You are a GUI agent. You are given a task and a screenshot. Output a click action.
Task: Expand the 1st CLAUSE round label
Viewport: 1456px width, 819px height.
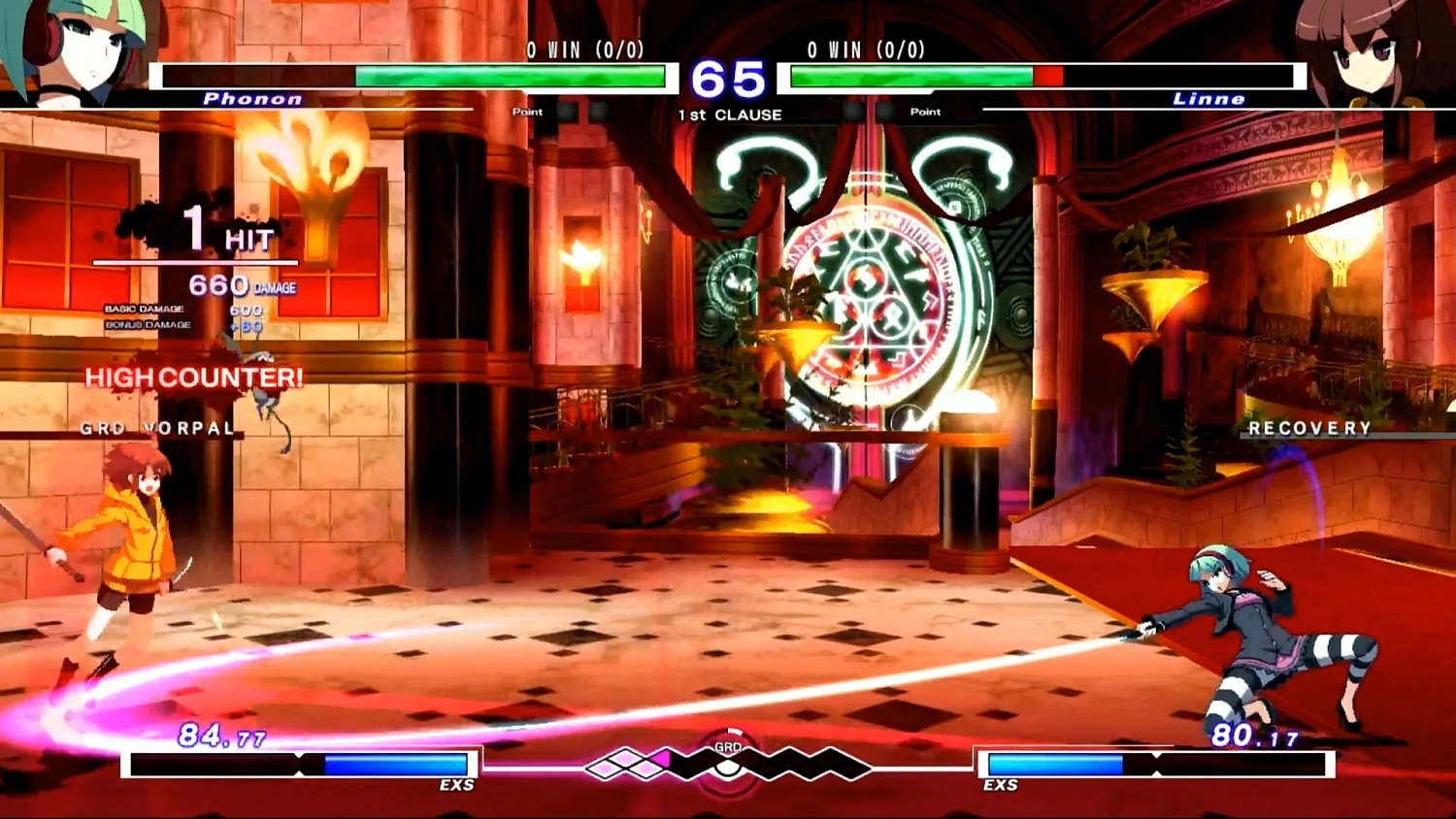click(730, 114)
